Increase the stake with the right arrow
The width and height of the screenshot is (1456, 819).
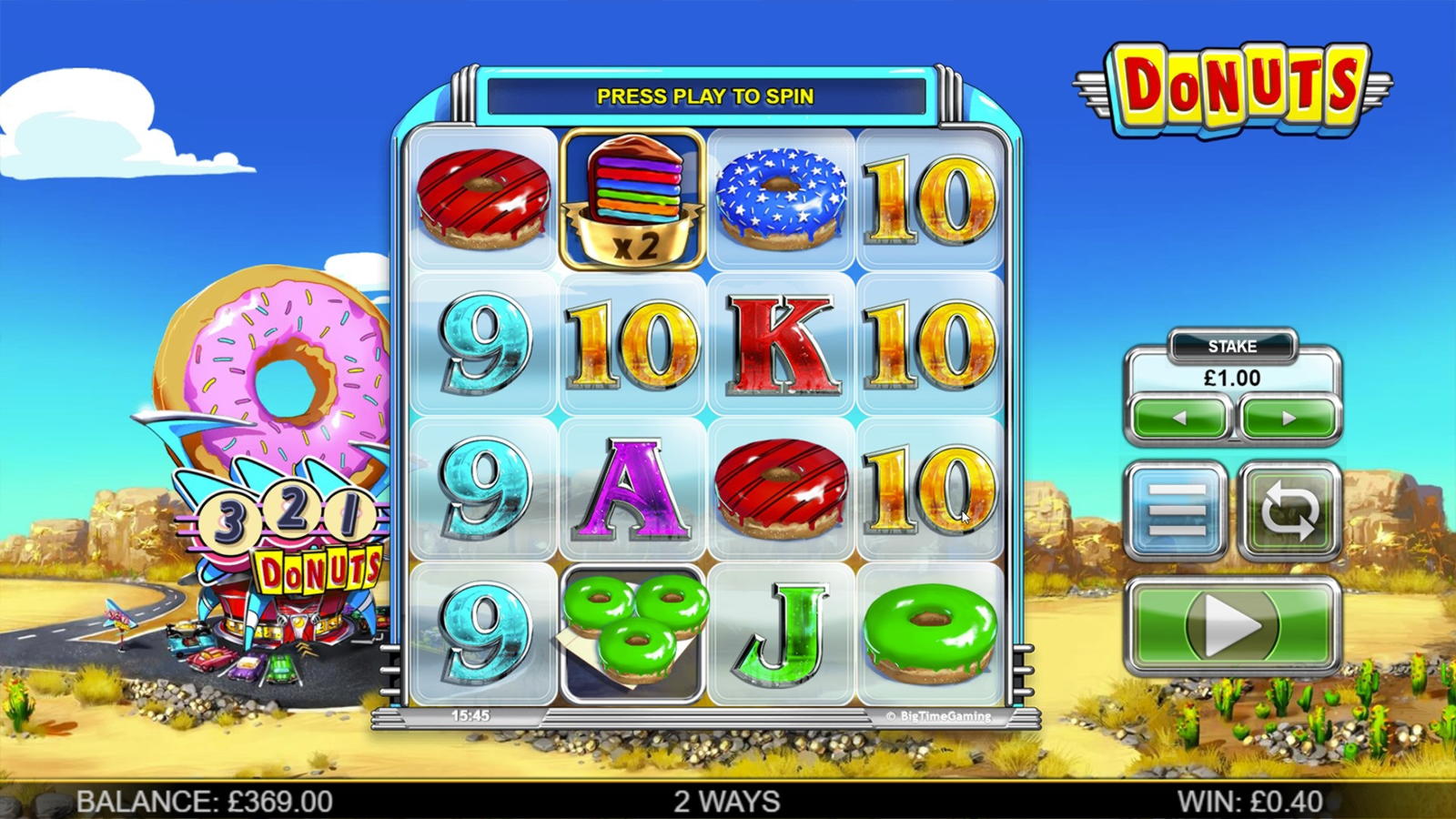[1288, 419]
